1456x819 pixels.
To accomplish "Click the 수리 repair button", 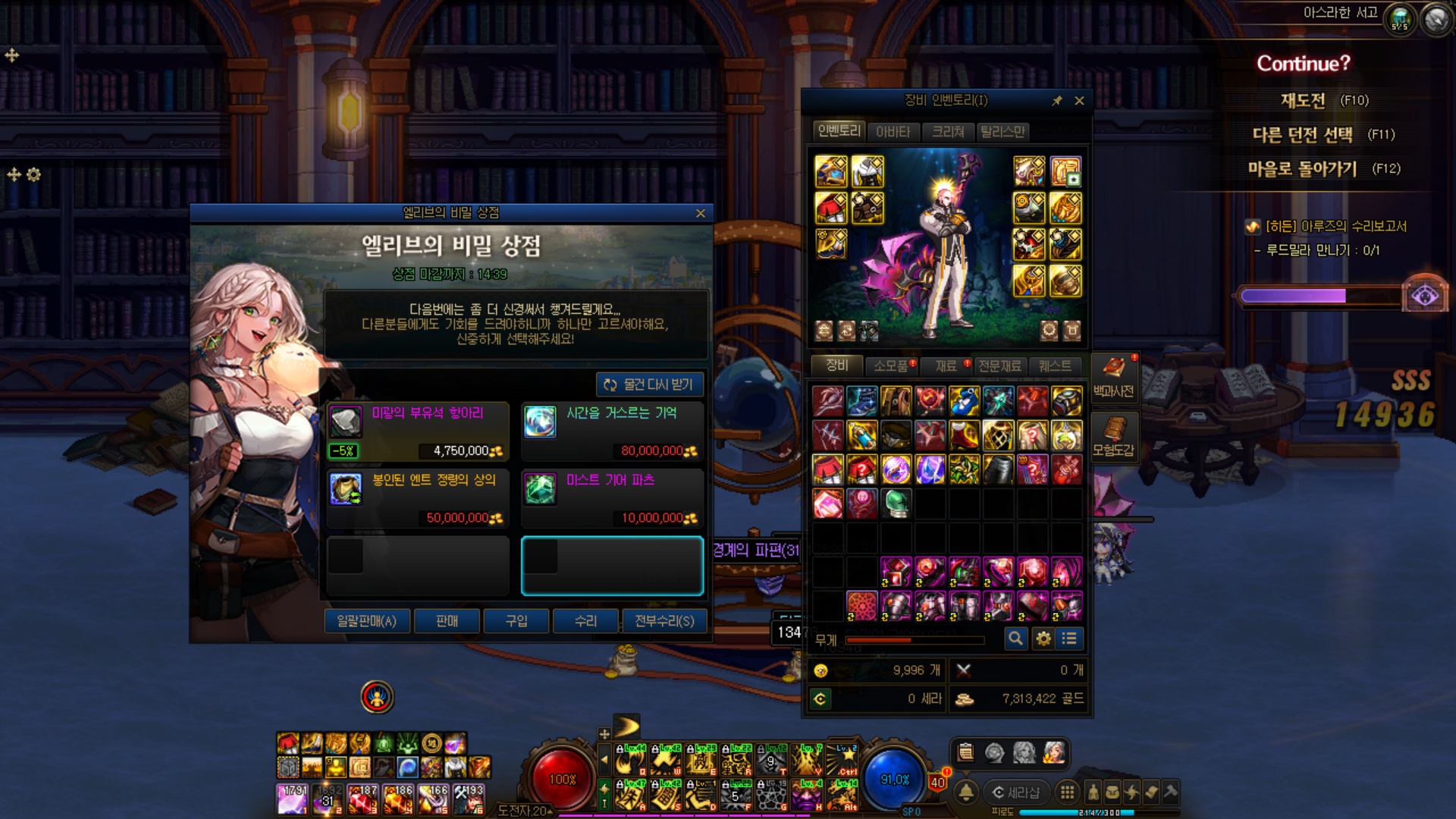I will click(585, 621).
